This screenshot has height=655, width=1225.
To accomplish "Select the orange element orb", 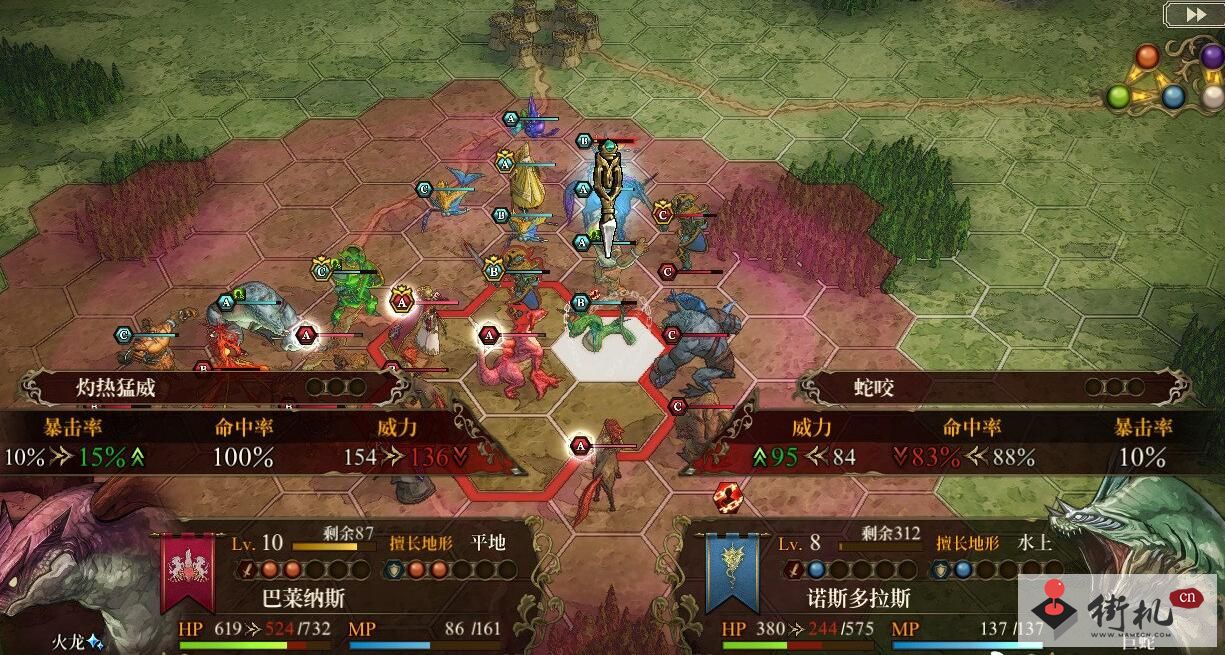I will point(1147,56).
